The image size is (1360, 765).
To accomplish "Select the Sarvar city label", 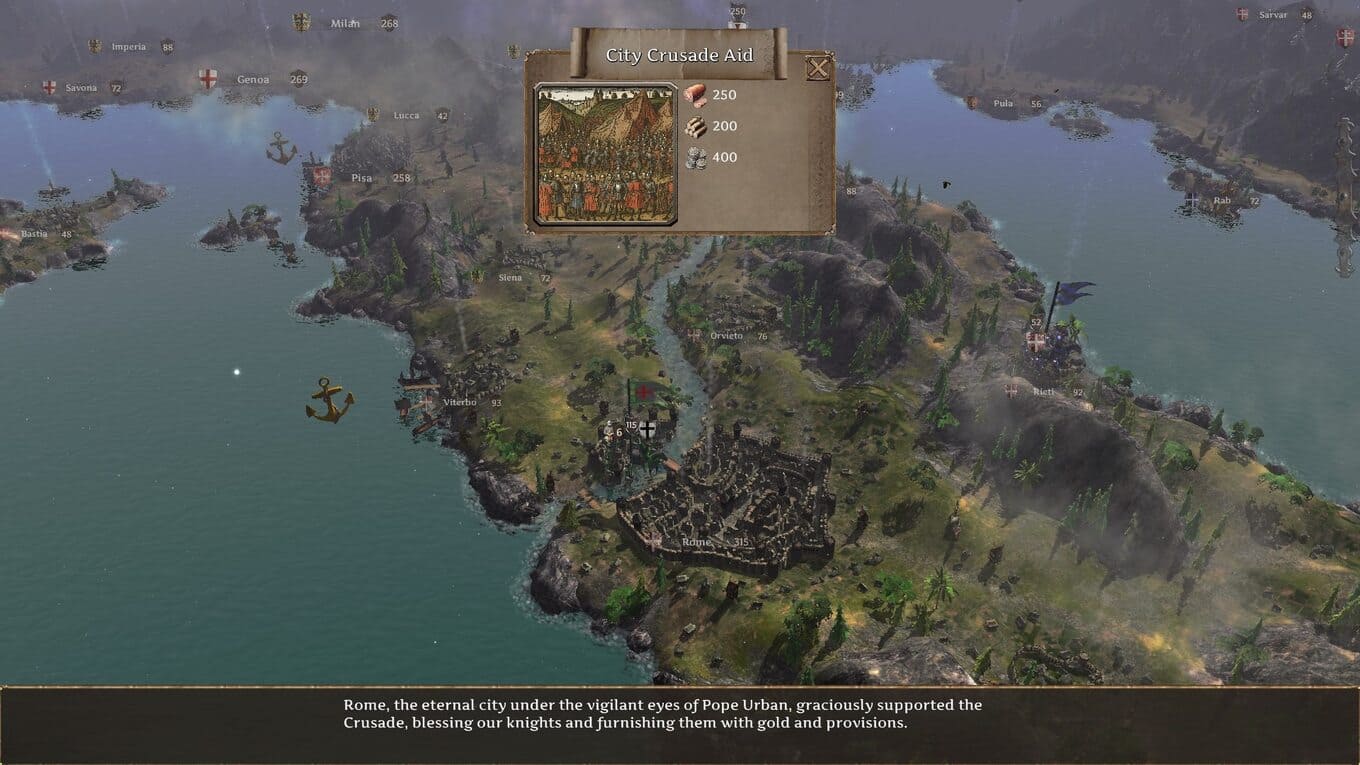I will [x=1273, y=15].
